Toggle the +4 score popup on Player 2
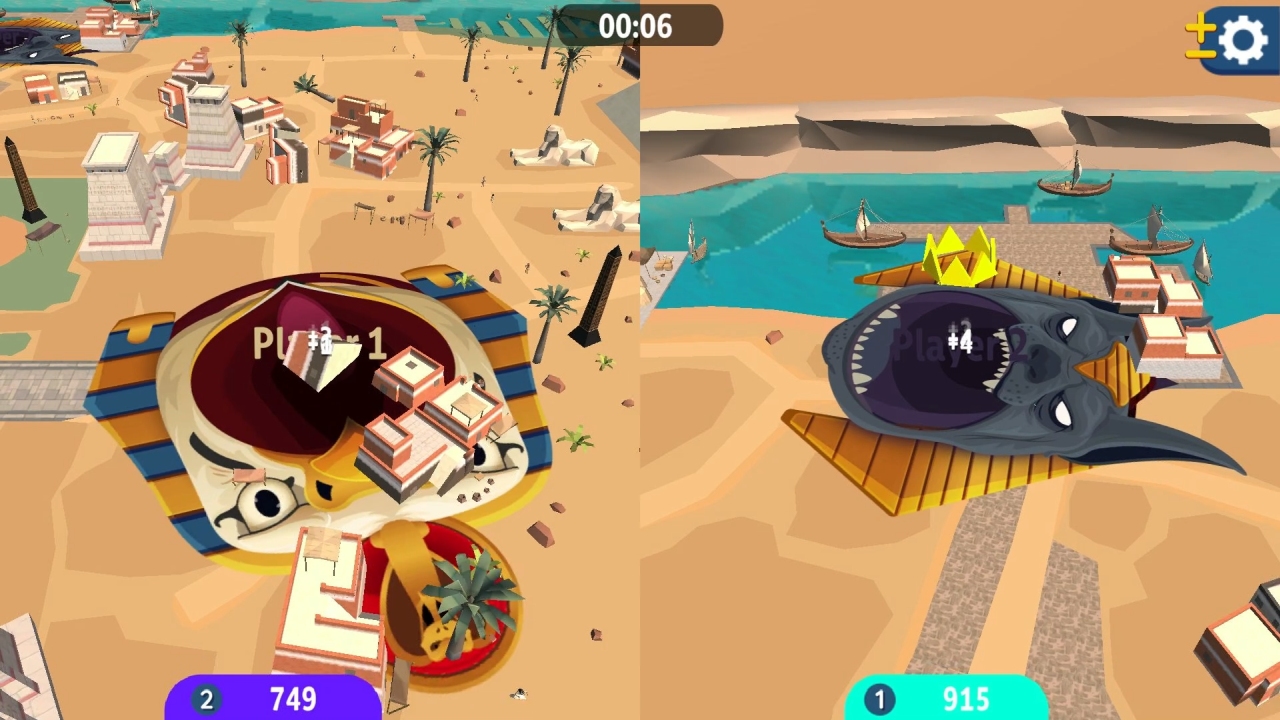 (960, 340)
